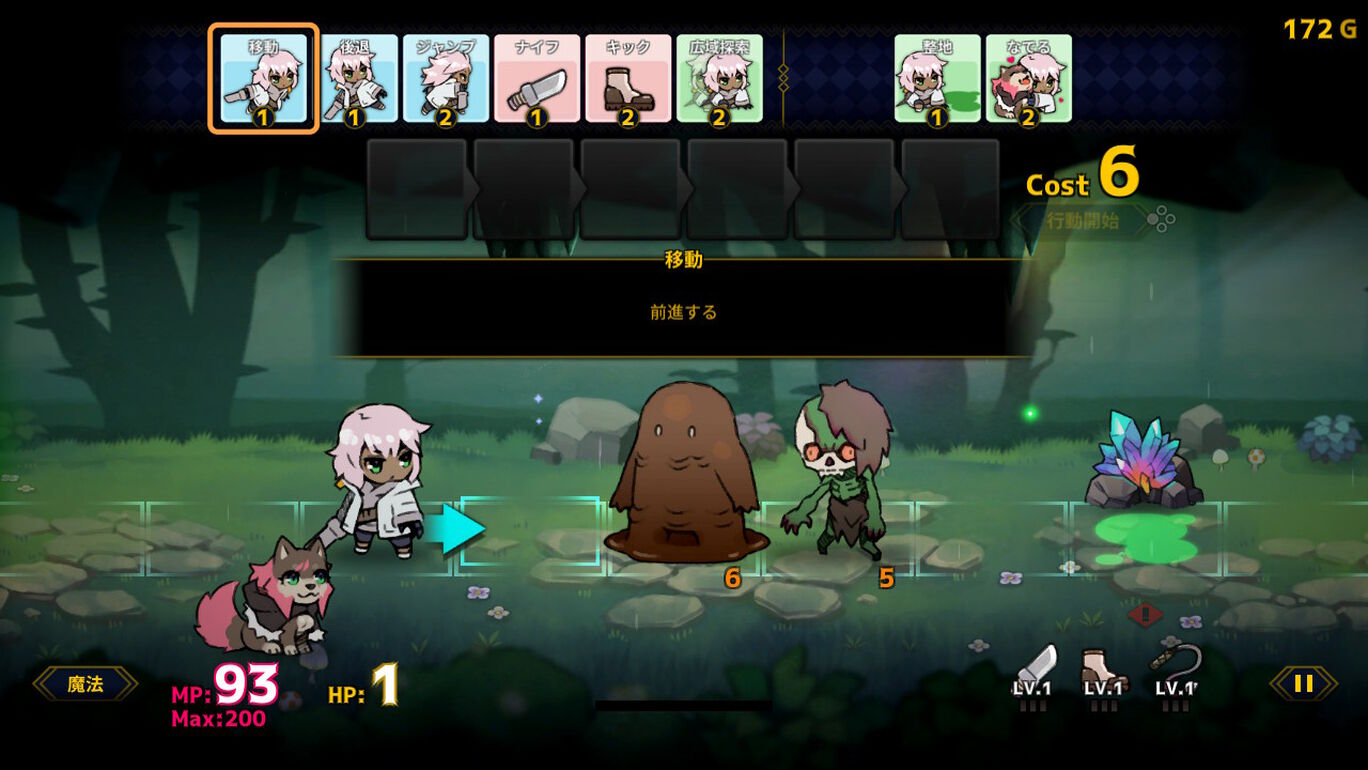Pause the game
The image size is (1368, 770).
(1303, 684)
